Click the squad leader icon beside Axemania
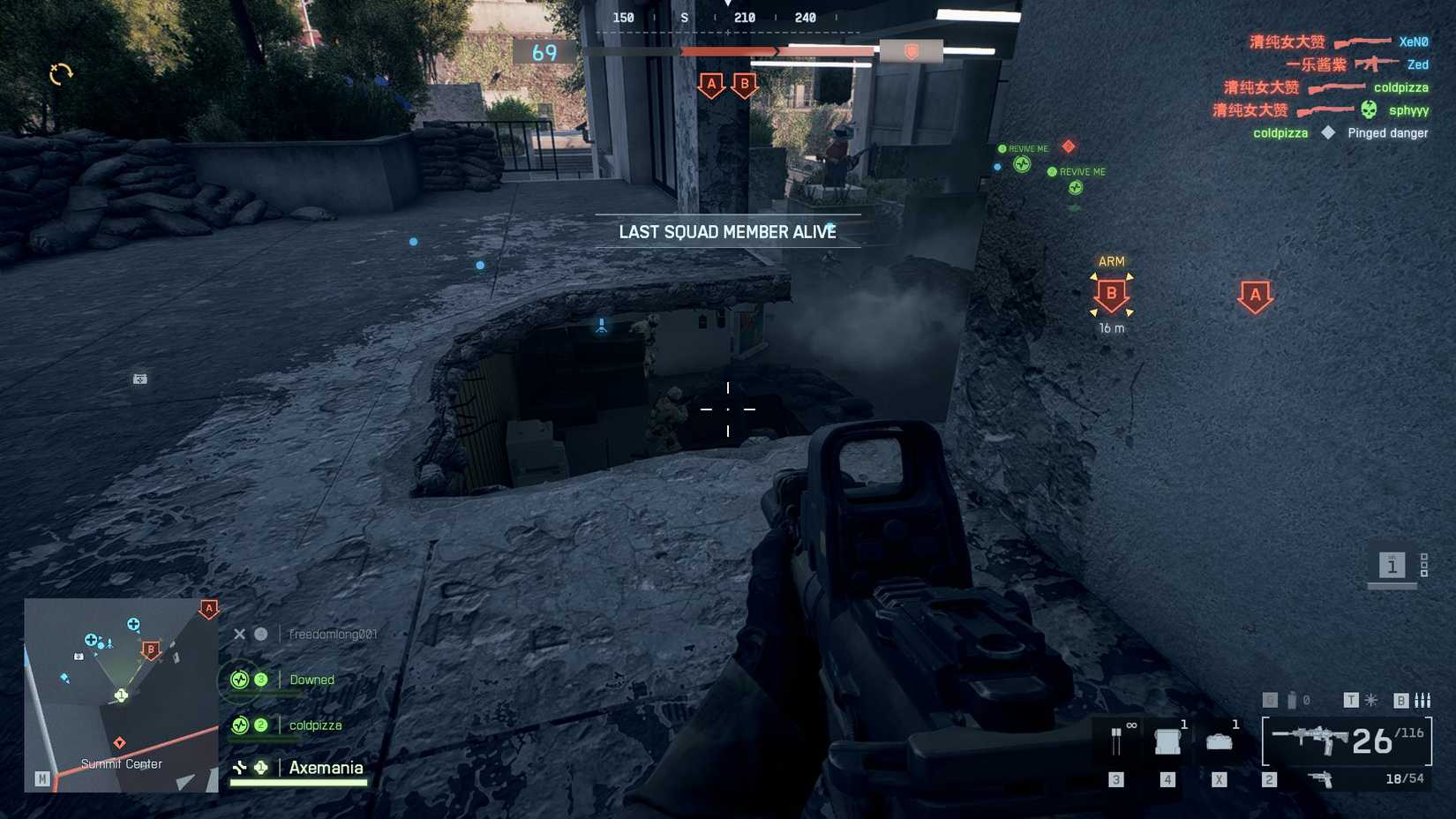The image size is (1456, 819). click(x=259, y=768)
